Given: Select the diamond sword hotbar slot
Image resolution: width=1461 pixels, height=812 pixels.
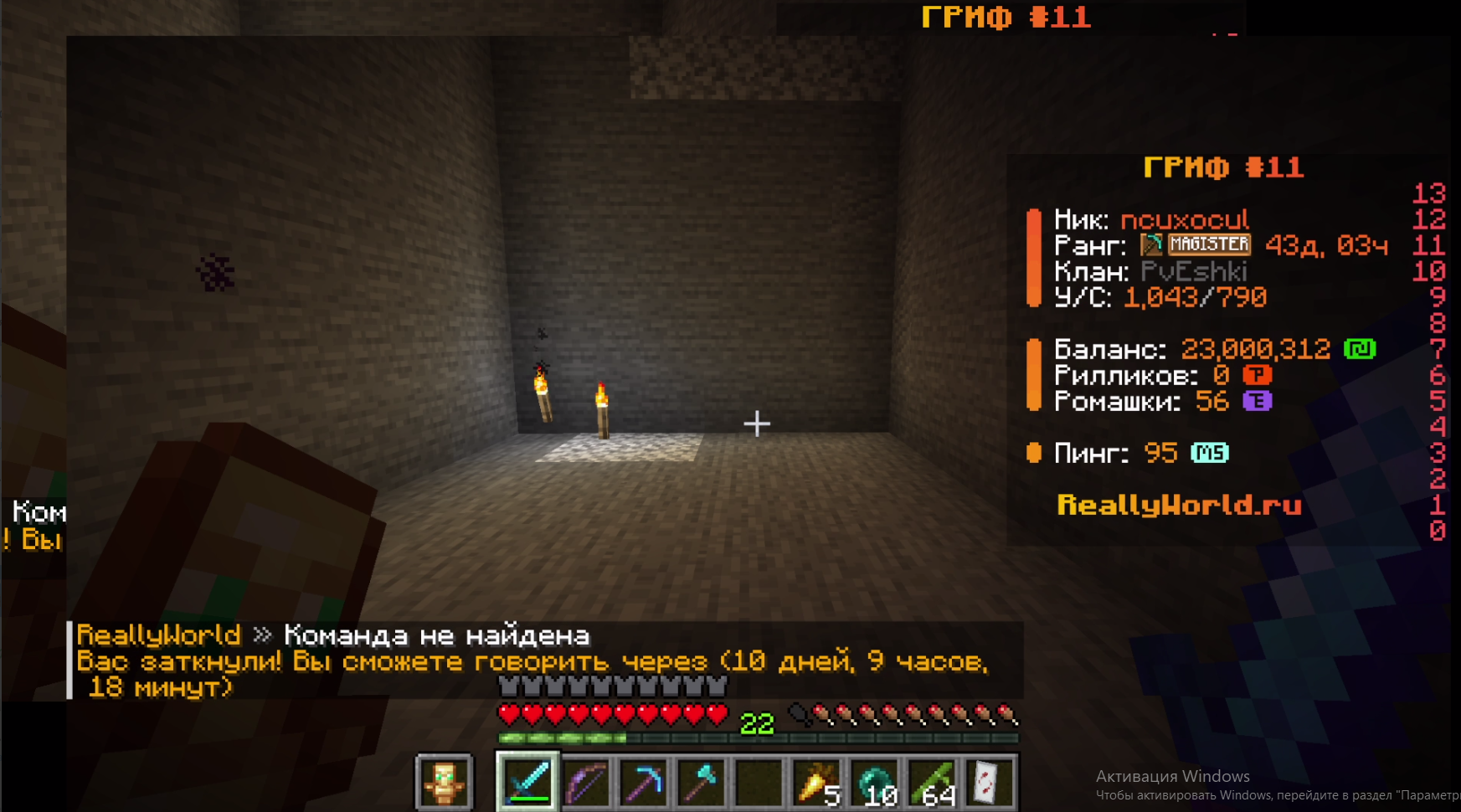Looking at the screenshot, I should (528, 783).
